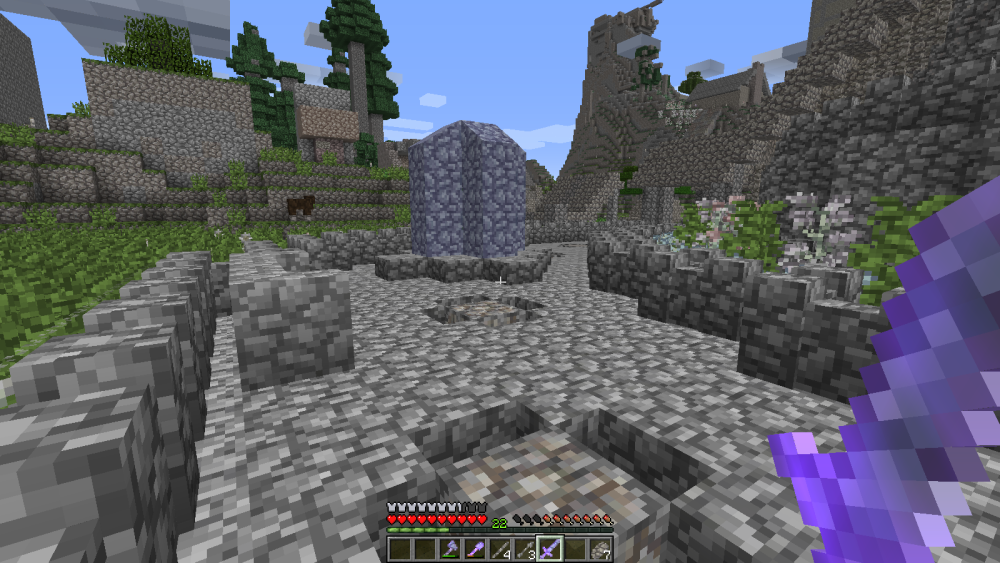
Task: Select the enchanted axe hotbar slot
Action: pyautogui.click(x=450, y=548)
